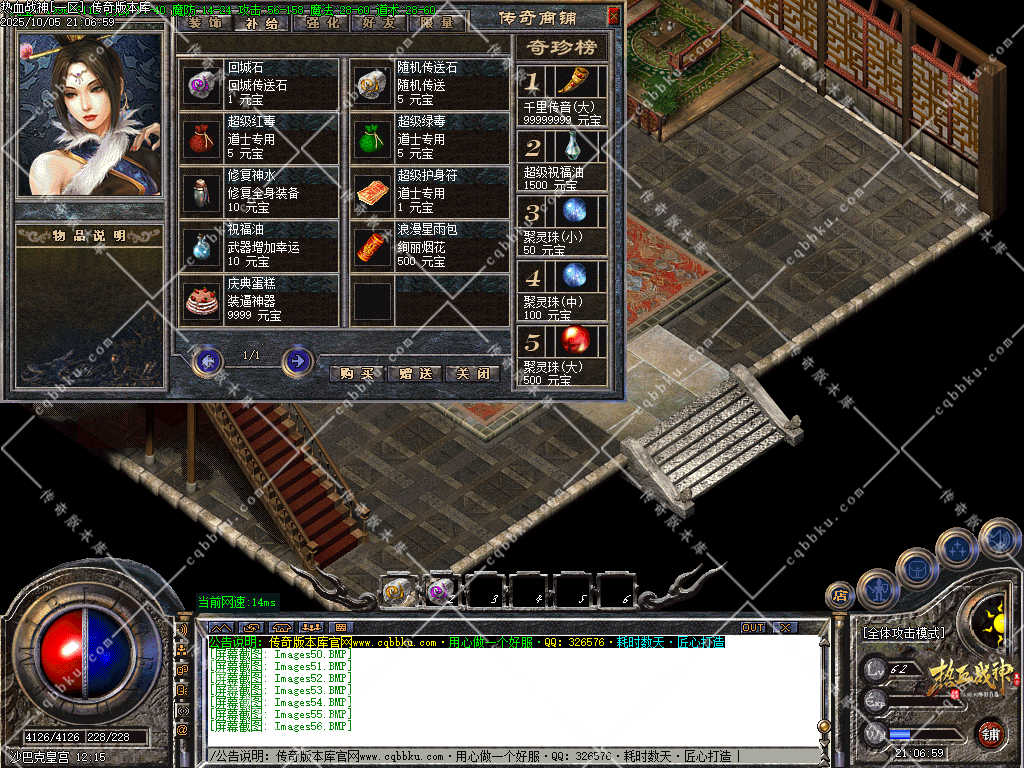Pick the 超级绿毒 green pouch
The width and height of the screenshot is (1024, 768).
373,139
